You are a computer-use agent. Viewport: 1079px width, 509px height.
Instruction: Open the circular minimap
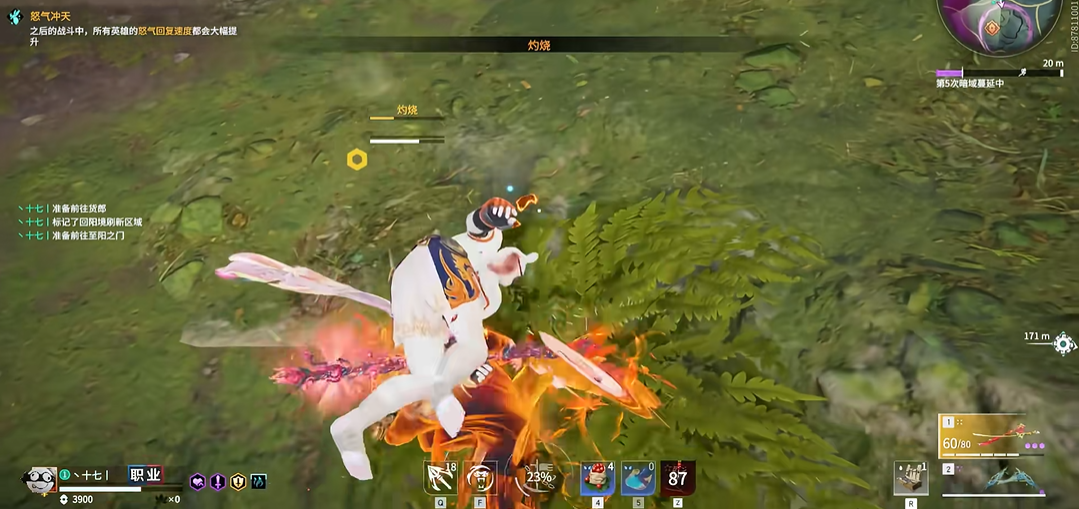pyautogui.click(x=1000, y=24)
